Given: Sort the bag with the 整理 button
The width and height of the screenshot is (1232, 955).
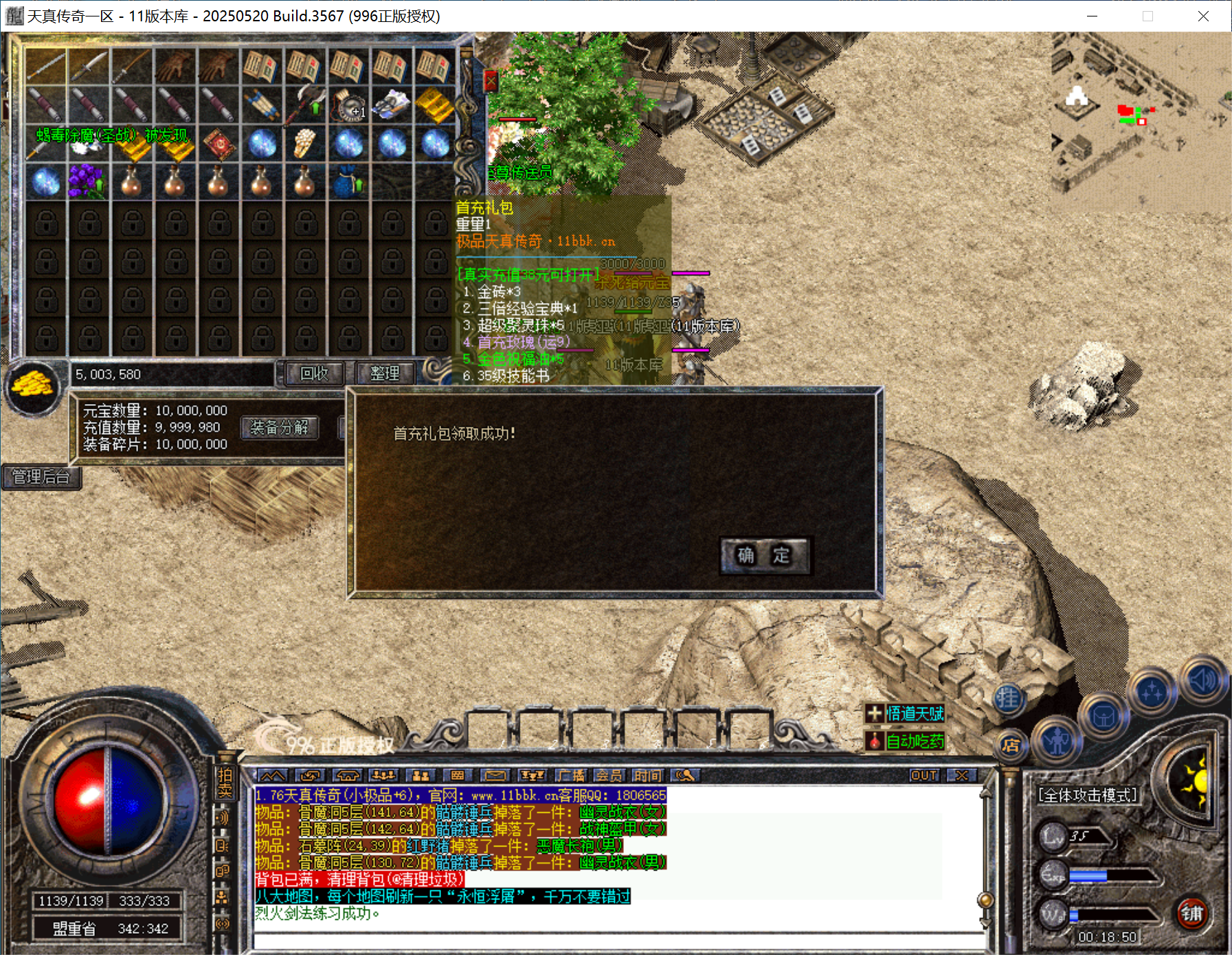Looking at the screenshot, I should click(384, 373).
